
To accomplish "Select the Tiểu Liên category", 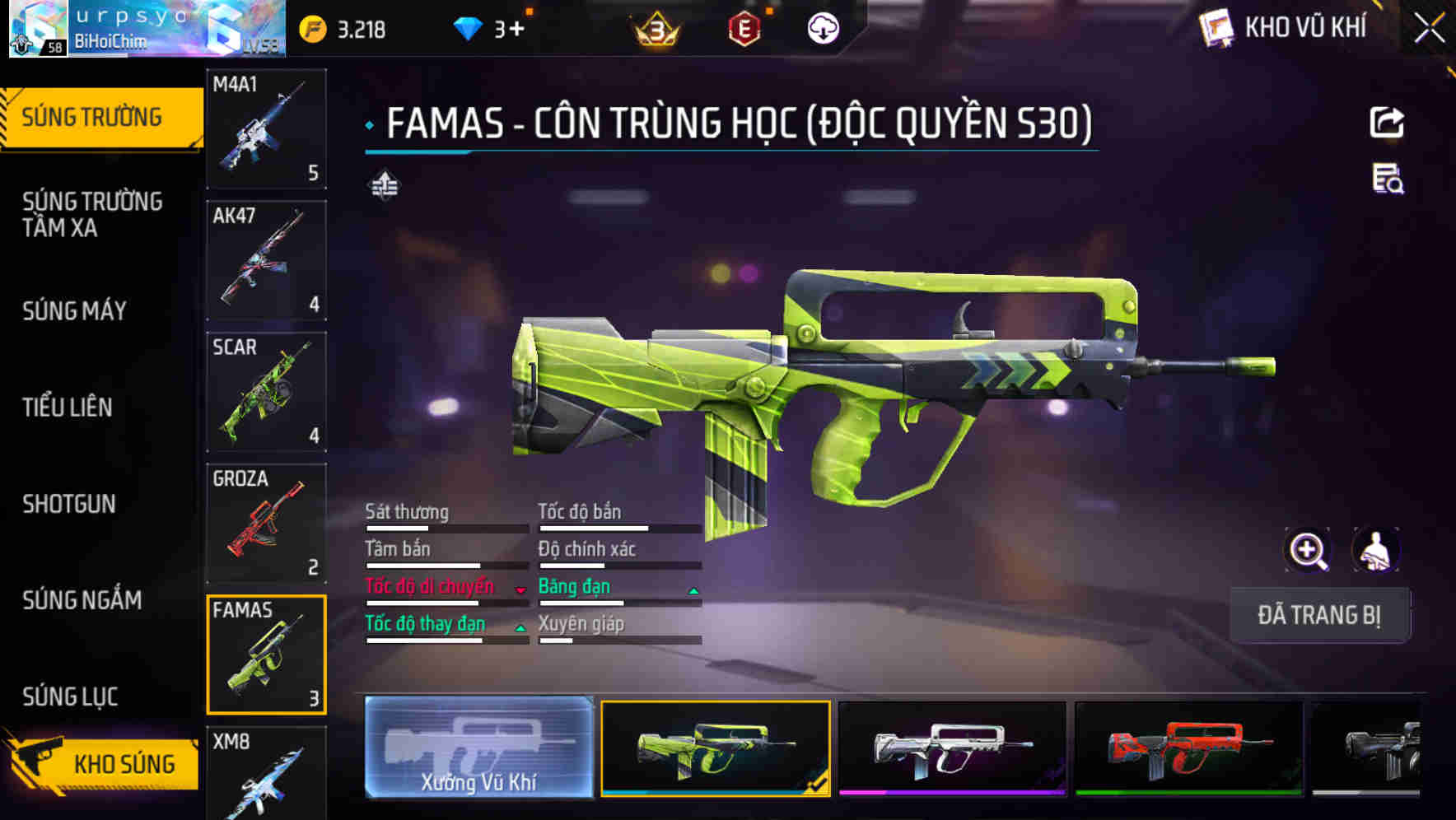I will click(68, 407).
